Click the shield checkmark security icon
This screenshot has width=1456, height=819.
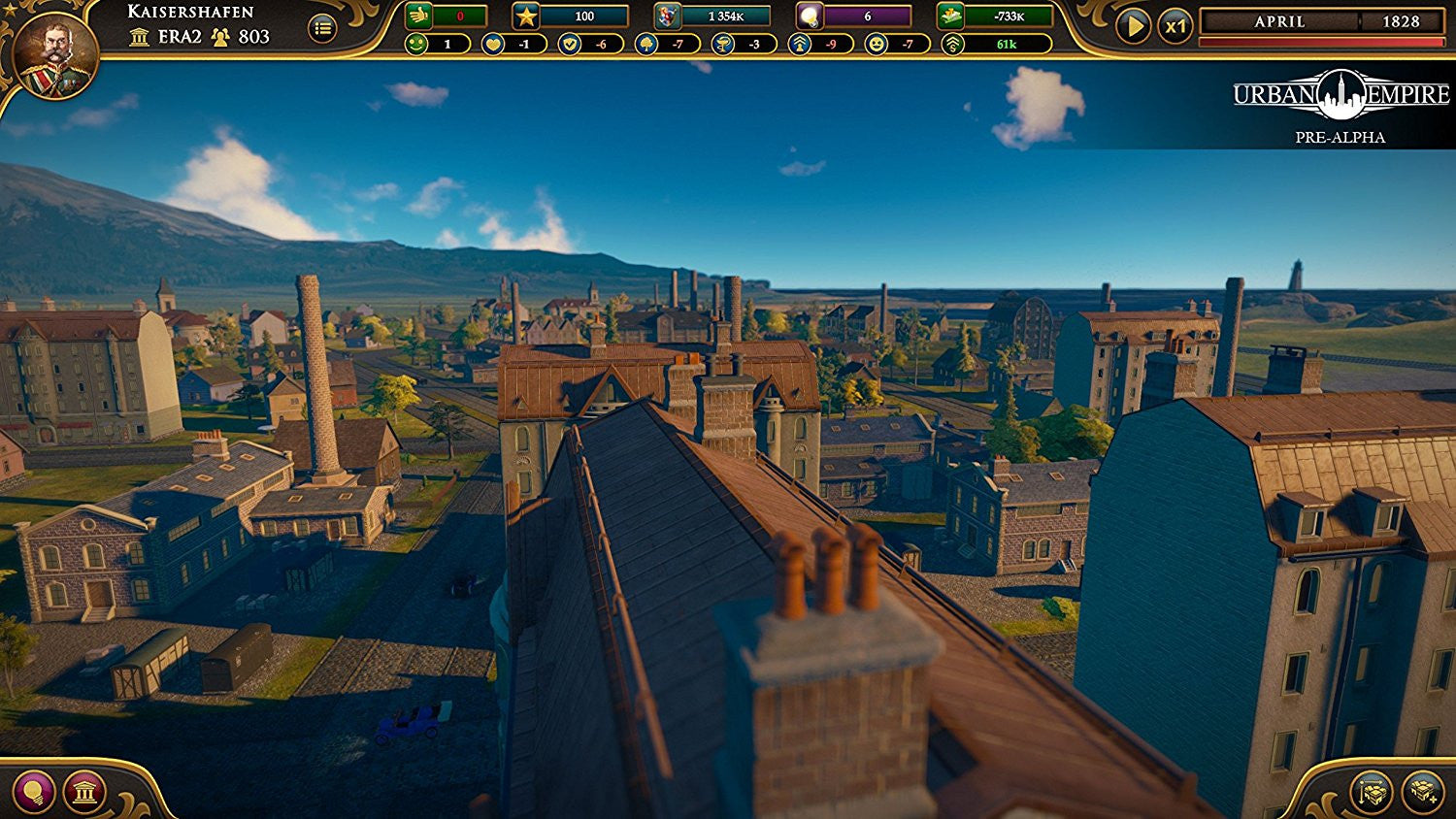tap(570, 45)
